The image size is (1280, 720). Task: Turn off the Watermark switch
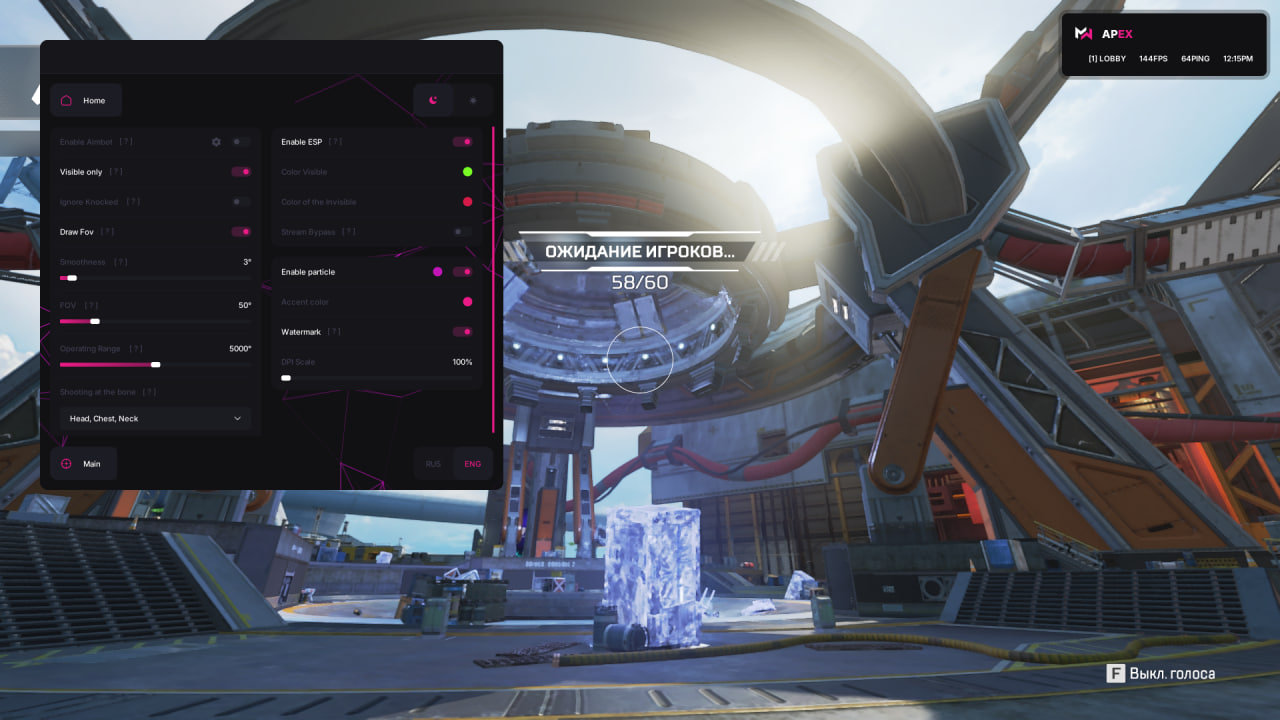point(462,332)
